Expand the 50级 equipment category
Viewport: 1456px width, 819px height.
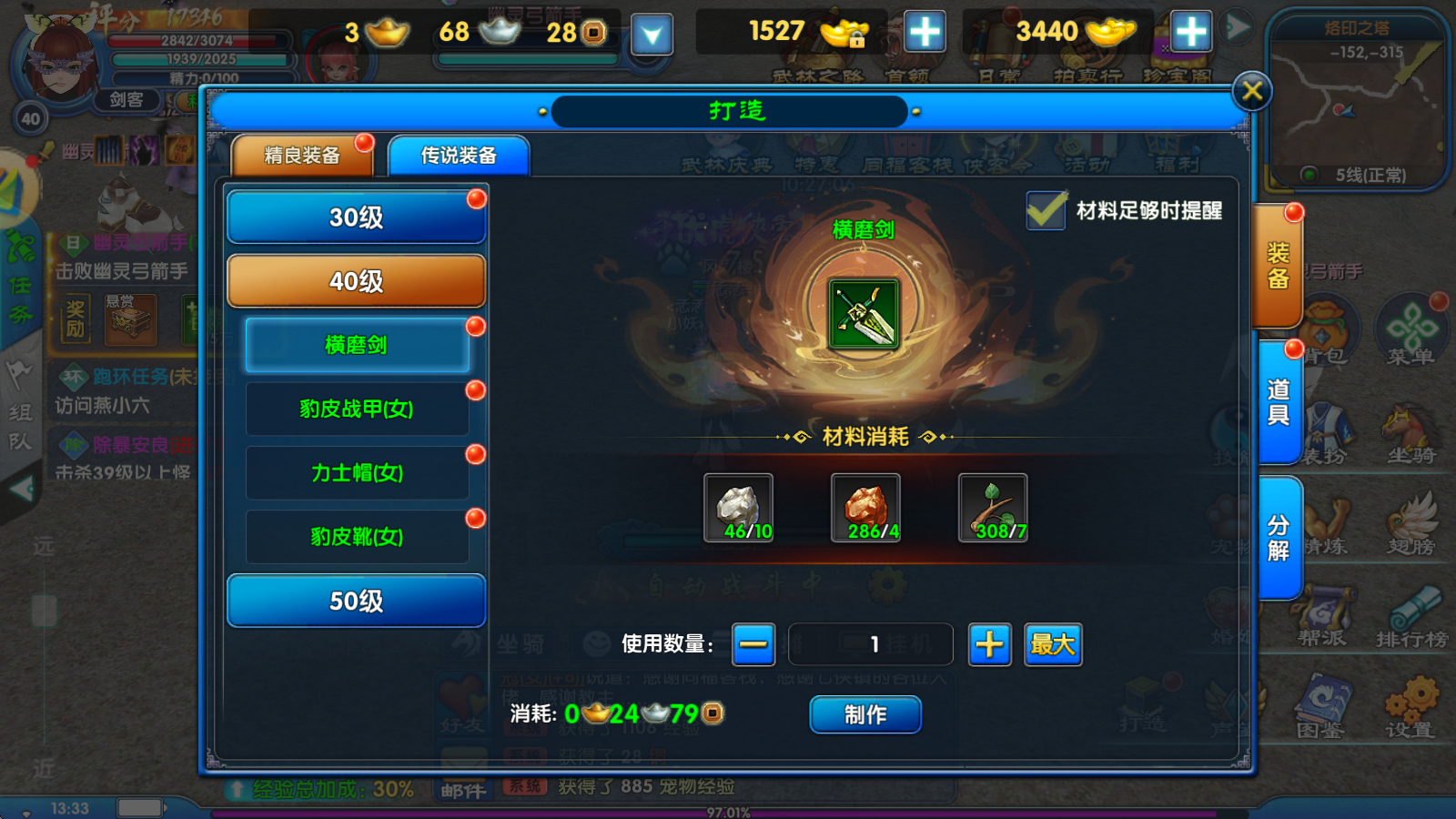(356, 601)
